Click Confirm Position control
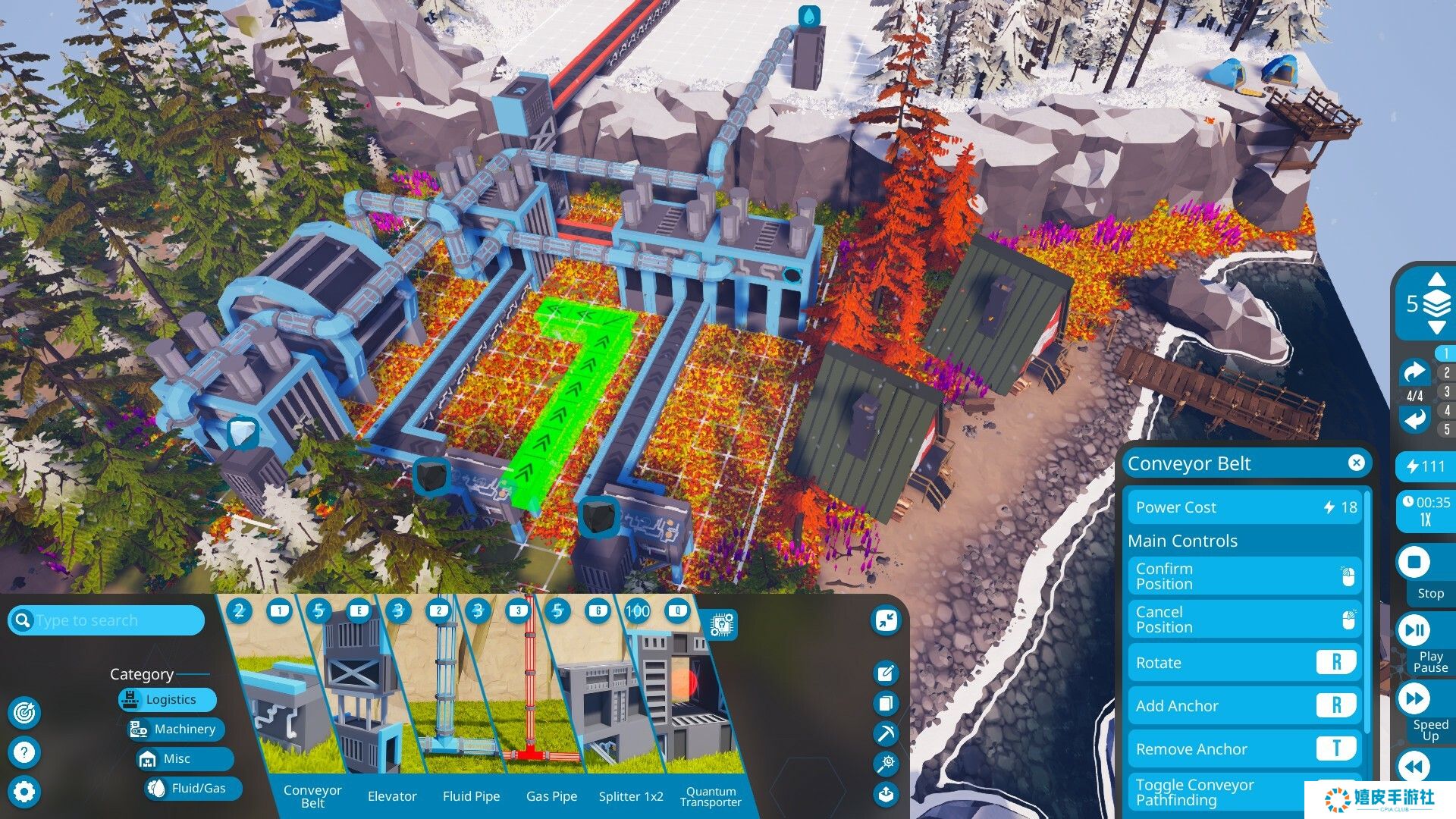 pyautogui.click(x=1244, y=576)
